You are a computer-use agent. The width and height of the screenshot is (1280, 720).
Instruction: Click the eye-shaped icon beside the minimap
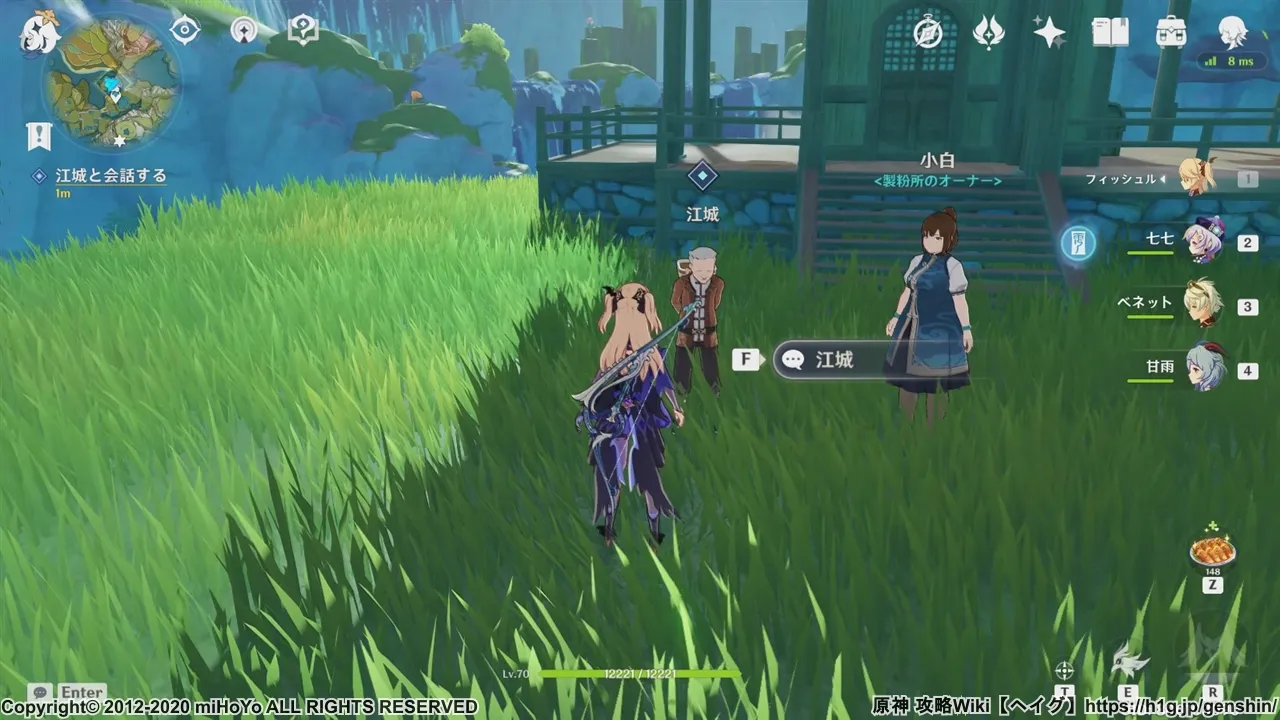(185, 30)
